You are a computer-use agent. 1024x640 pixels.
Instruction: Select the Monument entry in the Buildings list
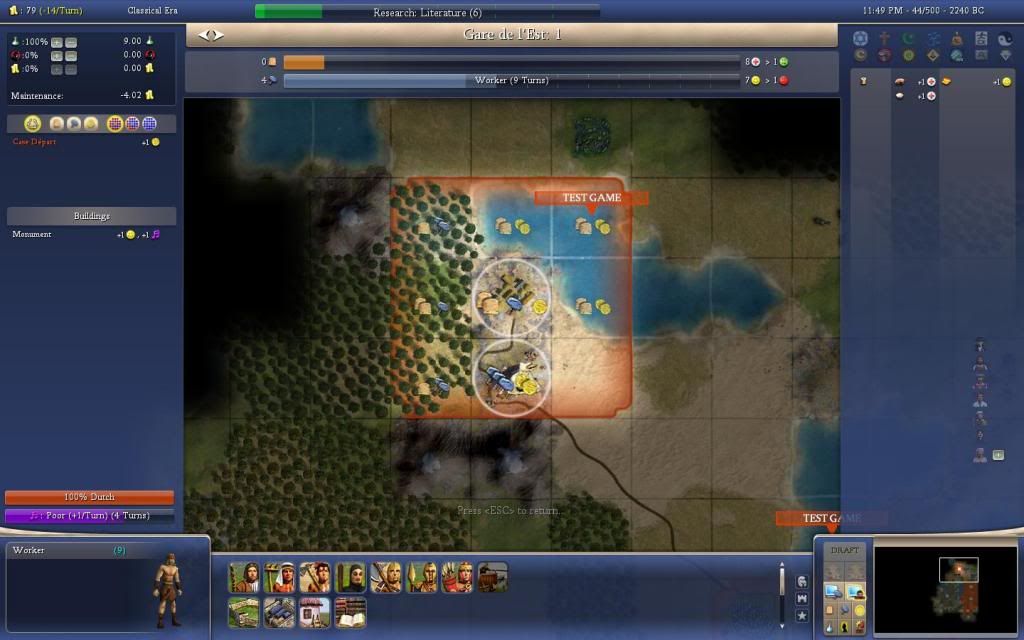(x=33, y=234)
